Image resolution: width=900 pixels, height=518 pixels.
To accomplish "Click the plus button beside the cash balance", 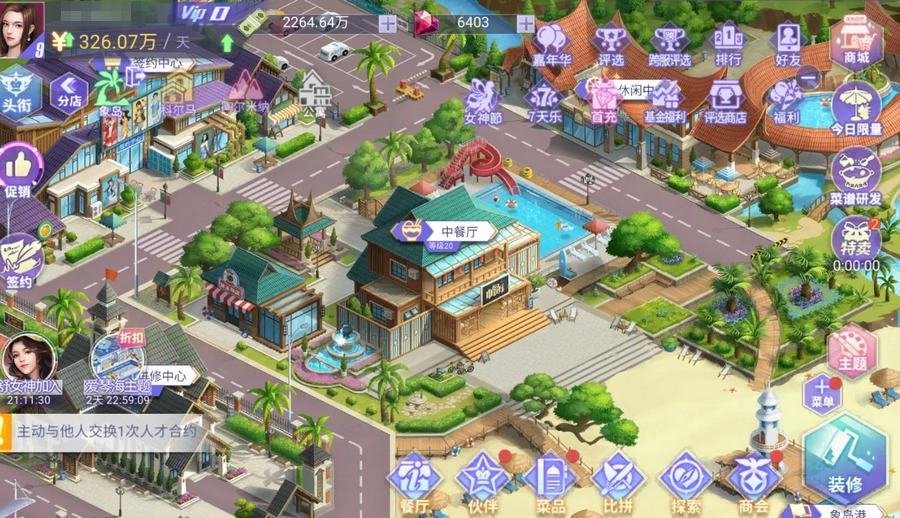I will coord(387,24).
